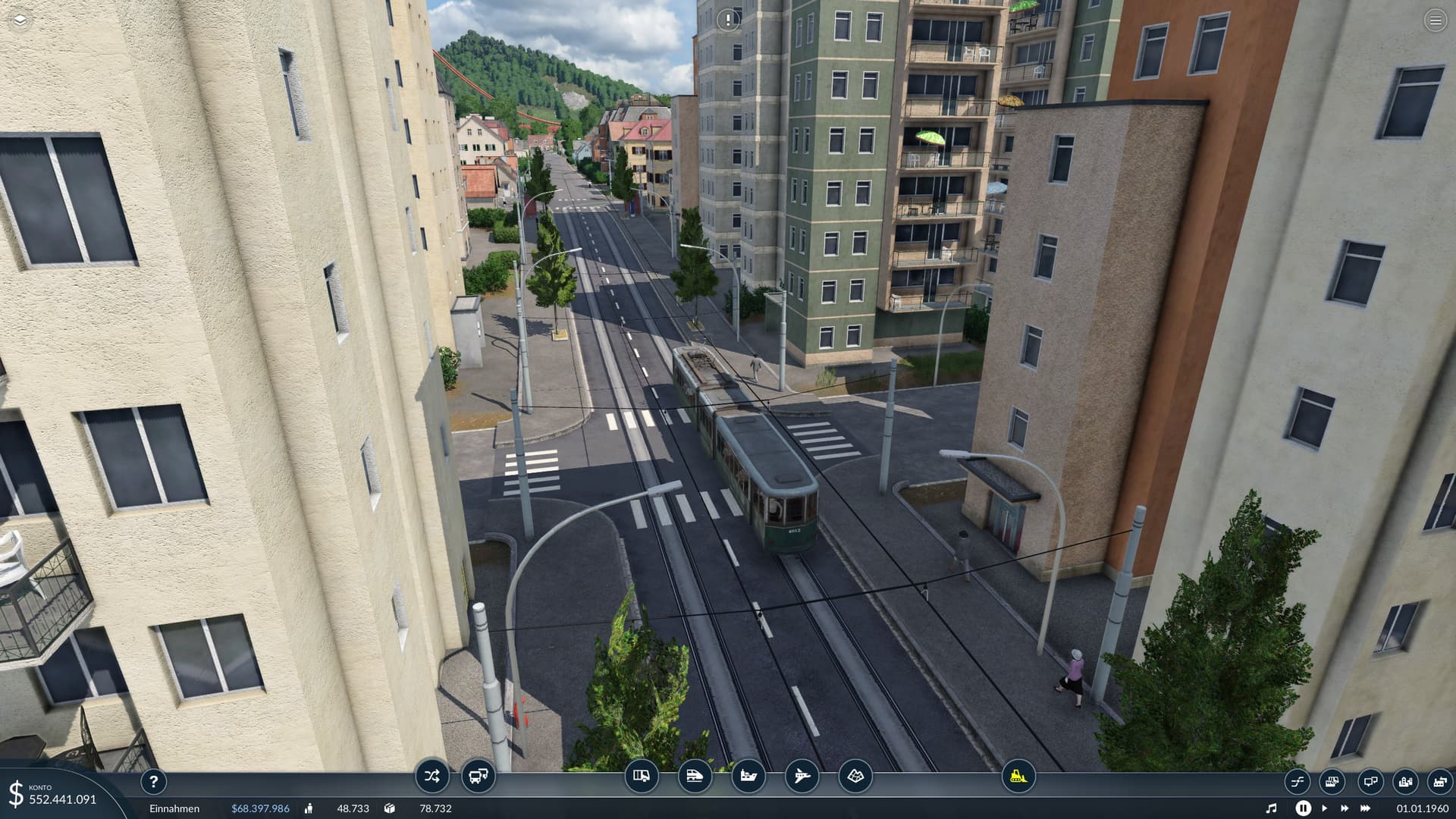
Task: Open the main hamburger menu
Action: coord(1435,20)
